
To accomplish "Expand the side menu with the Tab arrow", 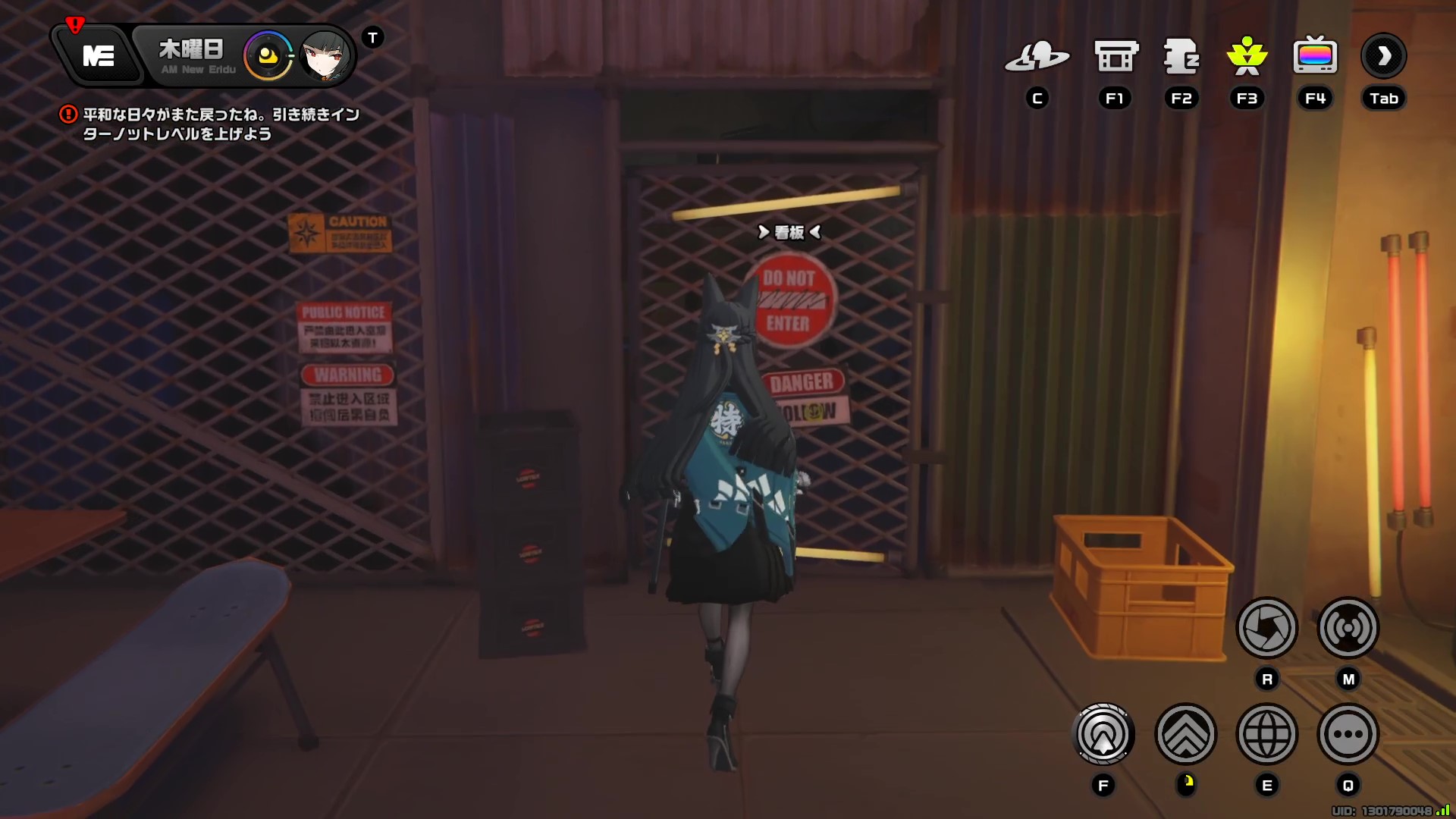I will (1383, 55).
